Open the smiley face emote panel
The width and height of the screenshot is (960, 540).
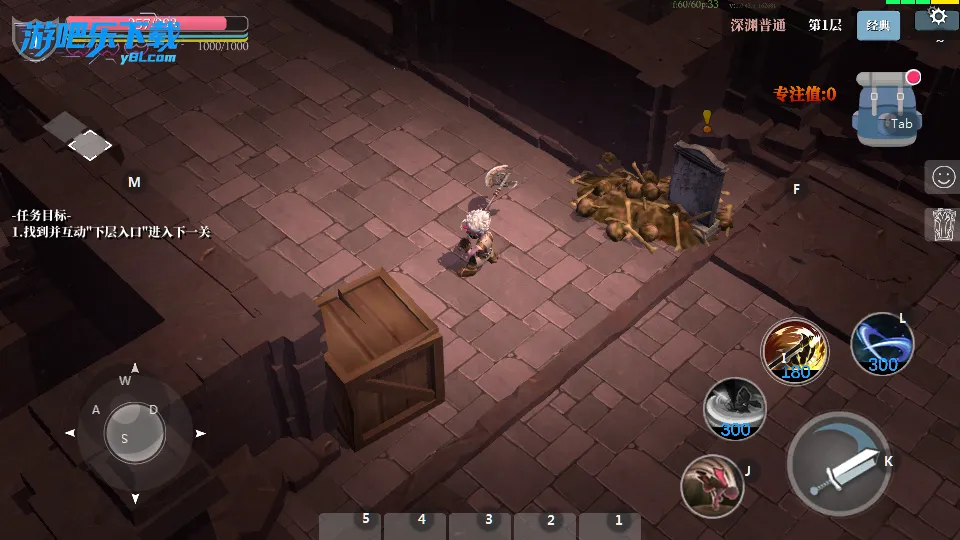click(942, 177)
